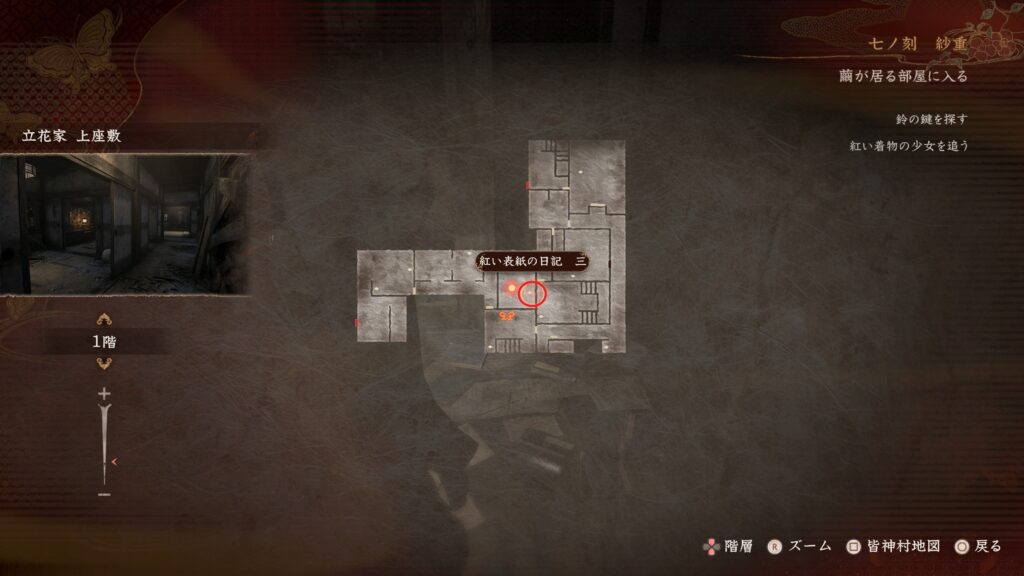Click the glowing orange item marker
Screen dimensions: 1024x576
coord(512,289)
